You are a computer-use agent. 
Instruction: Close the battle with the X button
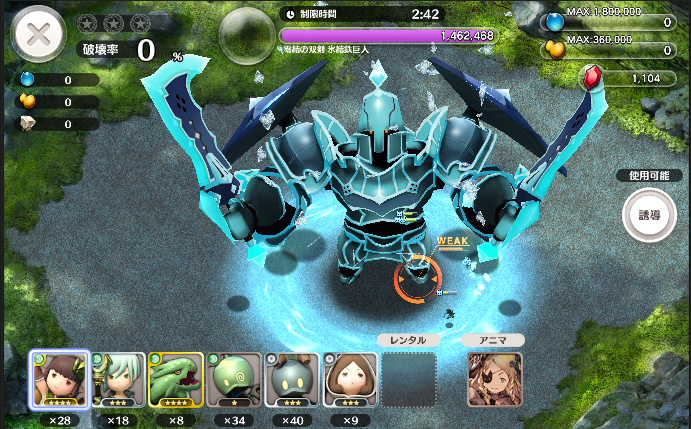[39, 36]
